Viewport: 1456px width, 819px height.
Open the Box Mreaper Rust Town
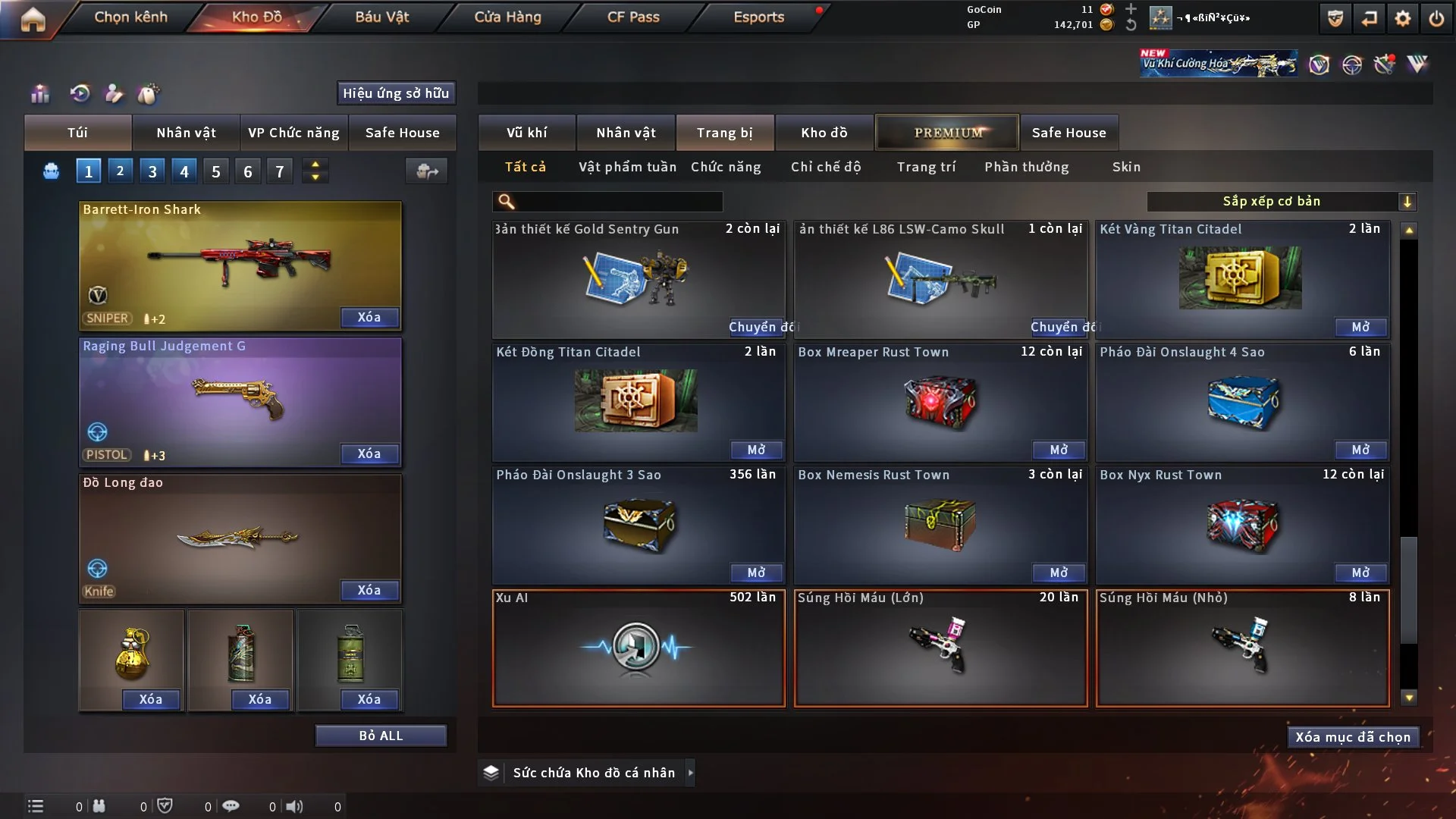(1059, 450)
